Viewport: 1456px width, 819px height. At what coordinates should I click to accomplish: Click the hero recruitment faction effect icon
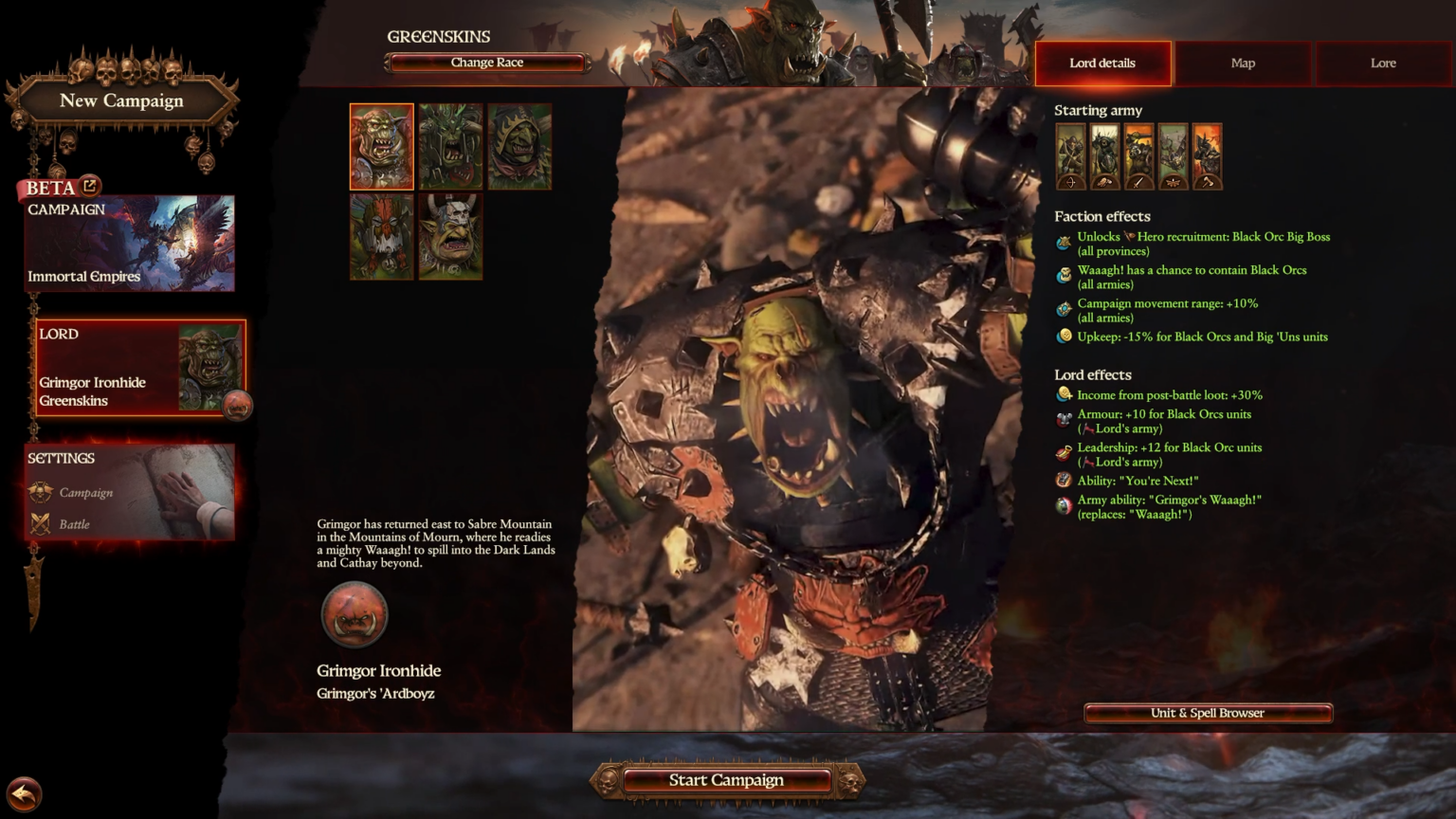tap(1064, 239)
